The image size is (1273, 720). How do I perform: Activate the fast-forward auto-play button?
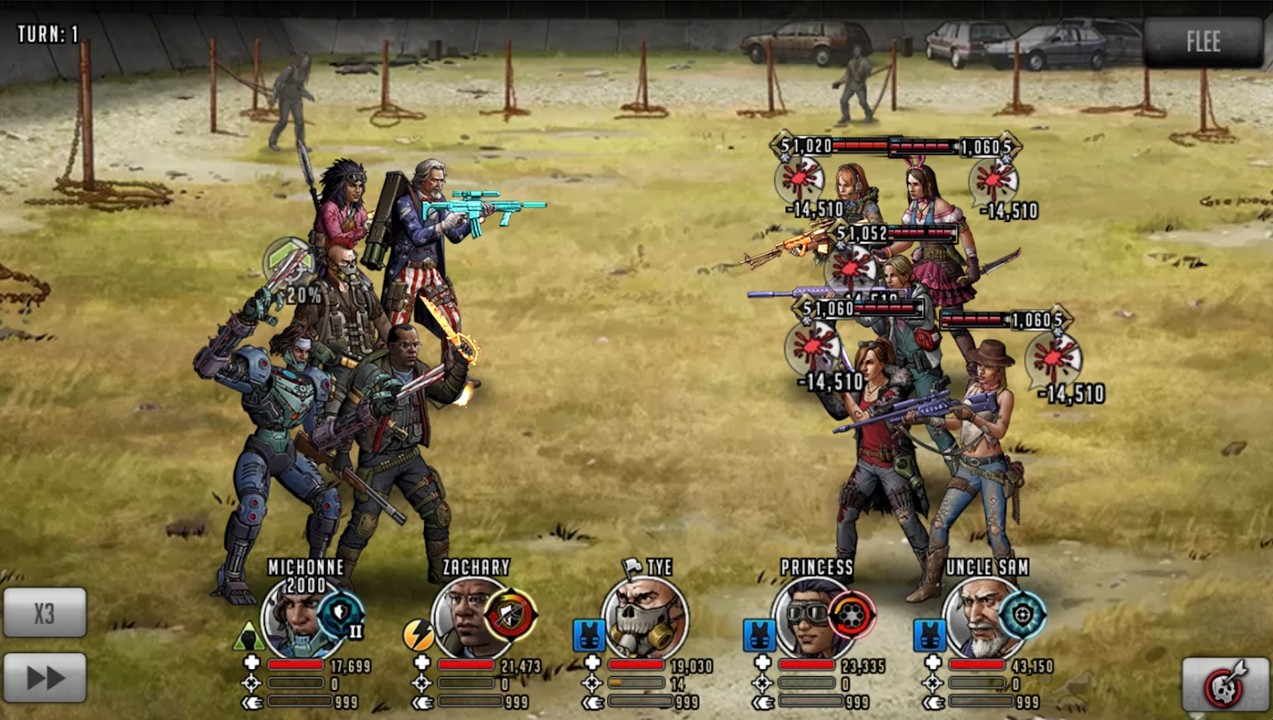tap(44, 677)
